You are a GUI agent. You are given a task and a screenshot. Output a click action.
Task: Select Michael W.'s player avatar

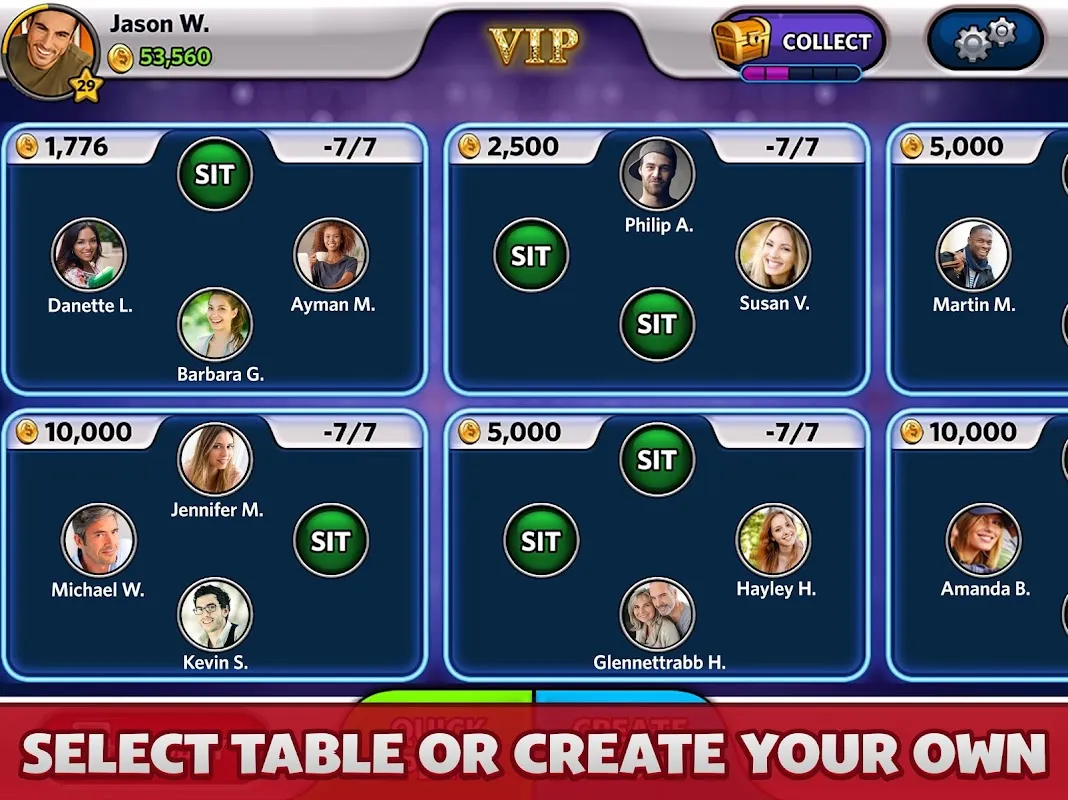99,541
